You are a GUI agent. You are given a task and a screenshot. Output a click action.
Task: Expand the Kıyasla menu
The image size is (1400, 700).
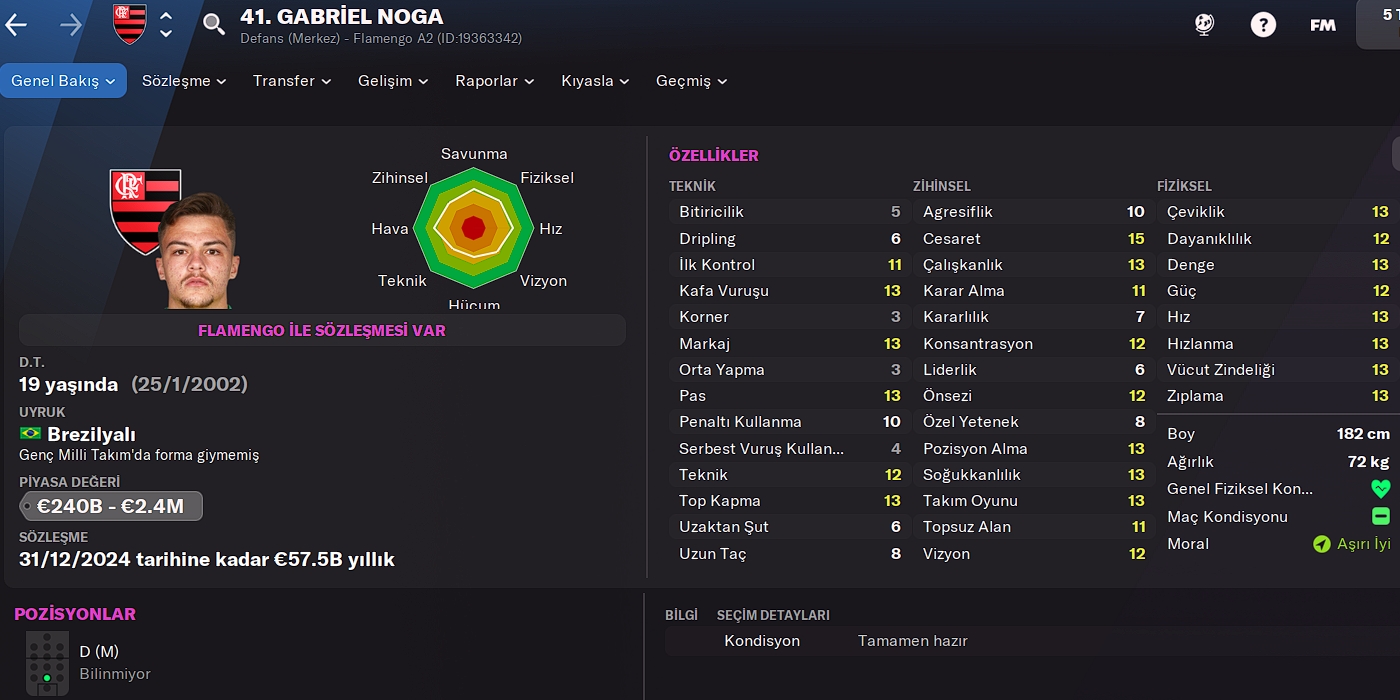[595, 81]
